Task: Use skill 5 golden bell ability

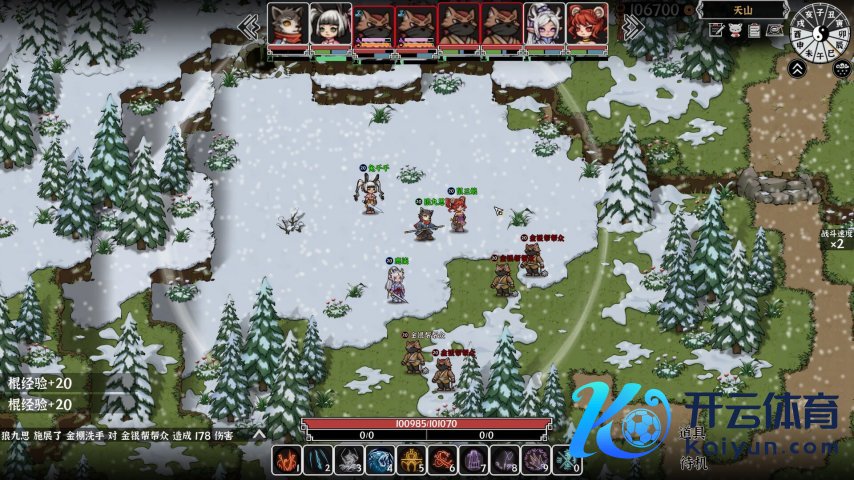Action: (411, 460)
